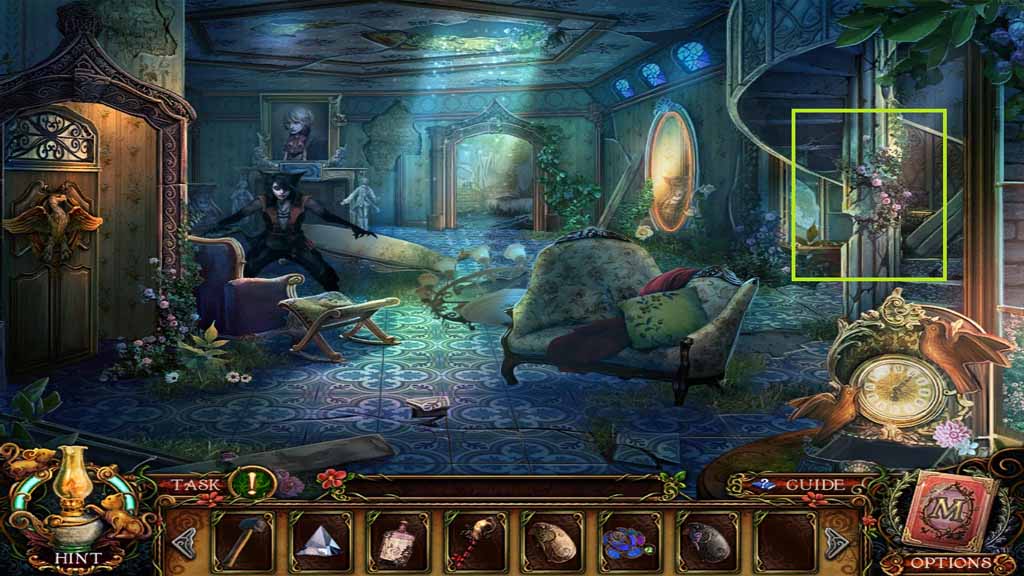
Task: Click the inventory right arrow button
Action: (x=837, y=543)
